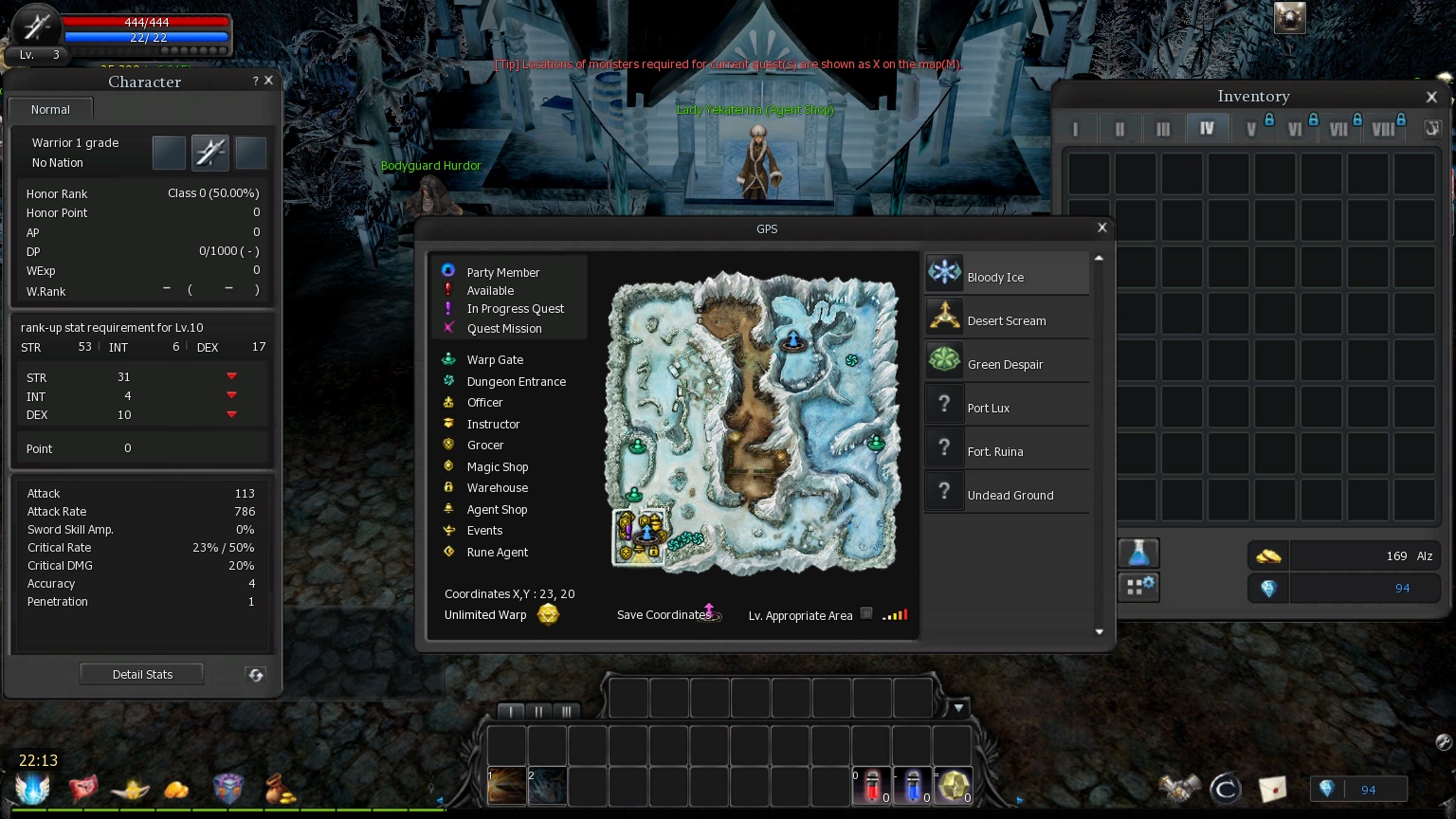Open the mail envelope icon
The image size is (1456, 819).
click(1272, 788)
